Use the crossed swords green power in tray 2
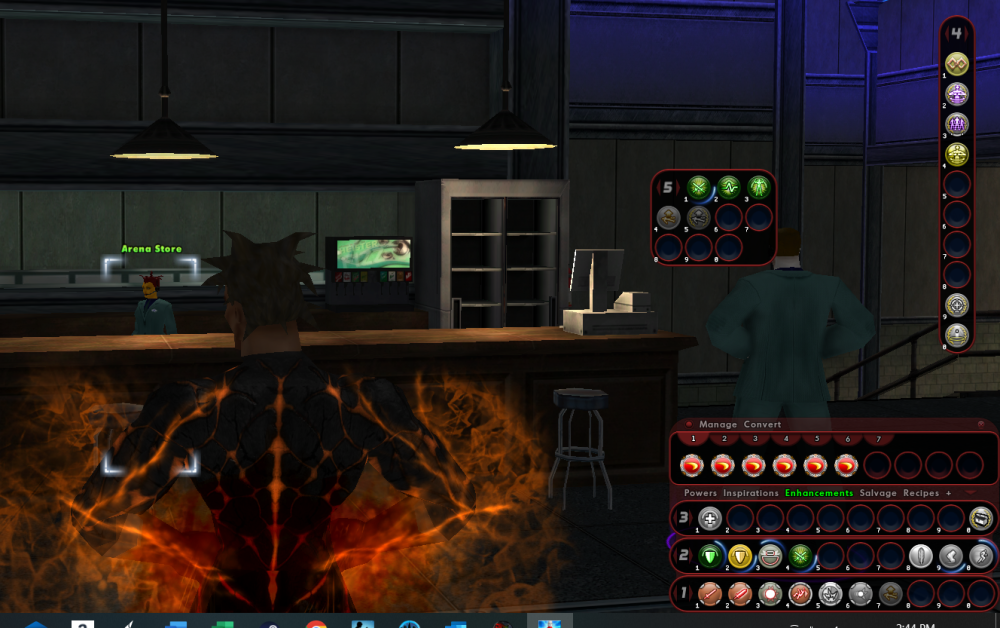Screen dimensions: 1000x628 pyautogui.click(x=801, y=556)
